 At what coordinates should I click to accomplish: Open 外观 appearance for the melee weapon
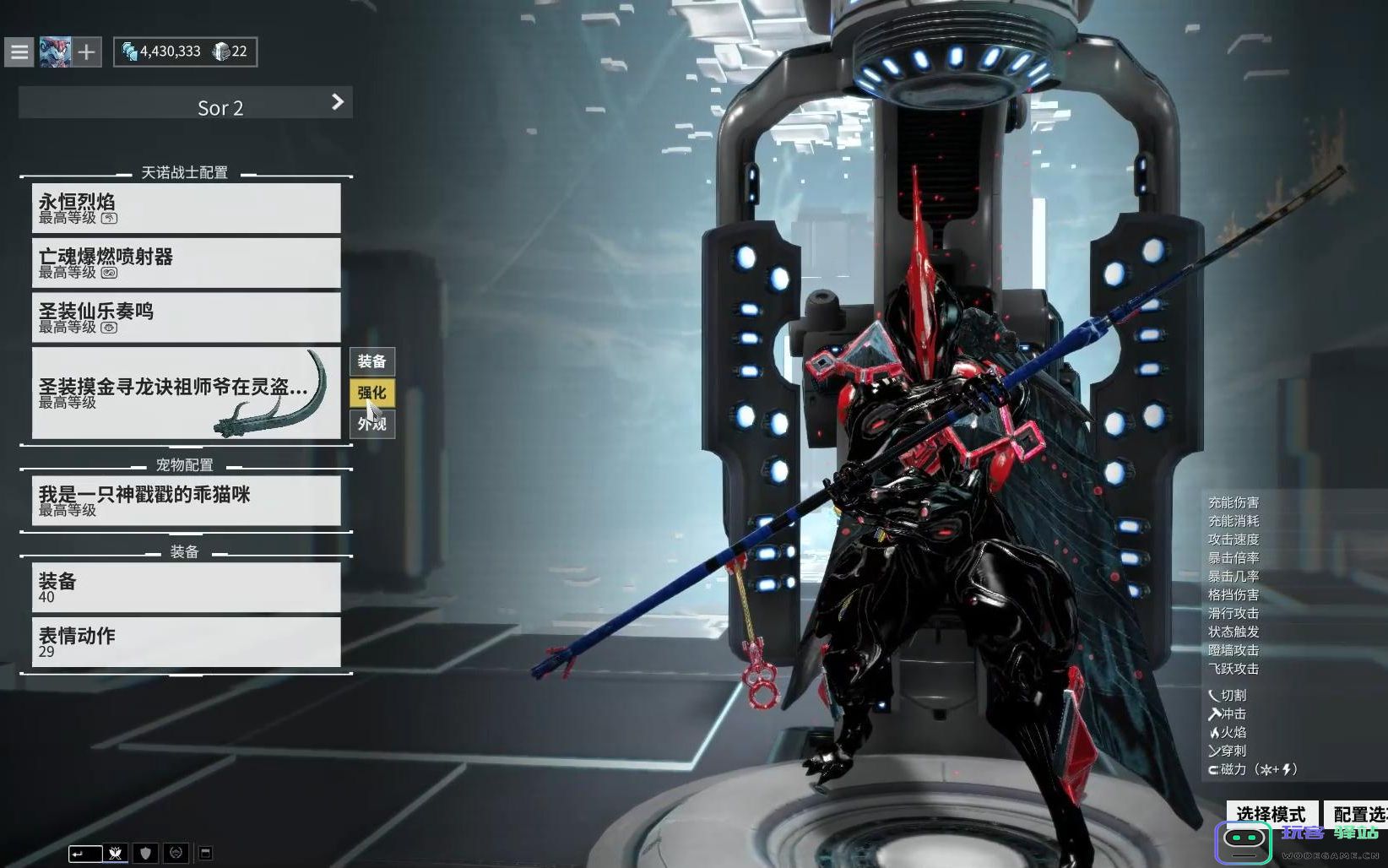tap(371, 424)
